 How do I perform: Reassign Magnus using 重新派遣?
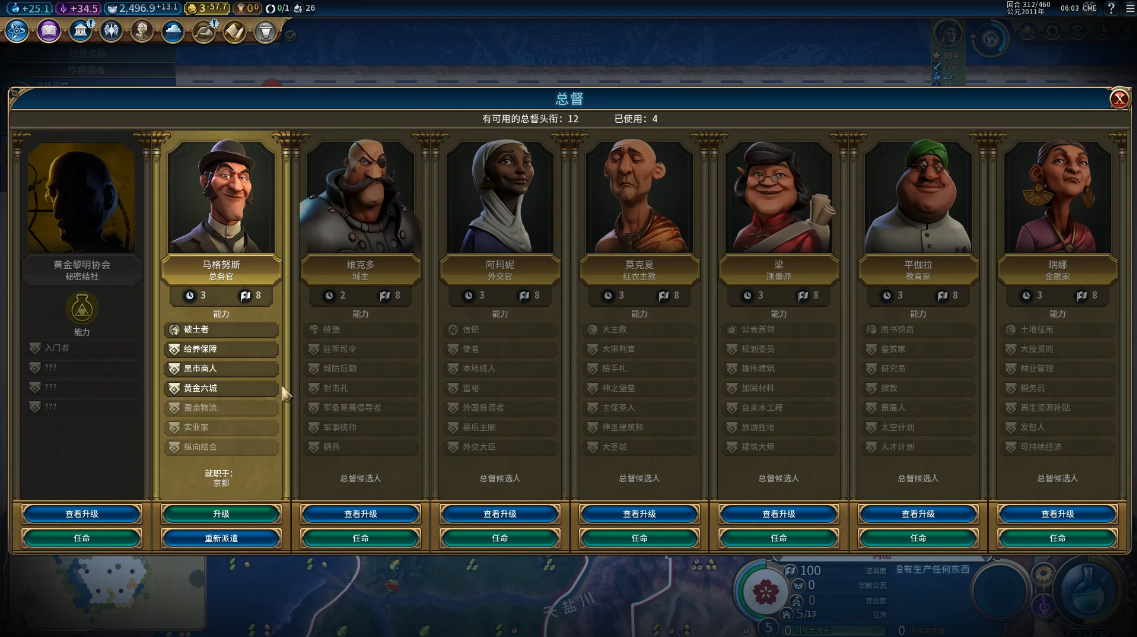point(221,537)
